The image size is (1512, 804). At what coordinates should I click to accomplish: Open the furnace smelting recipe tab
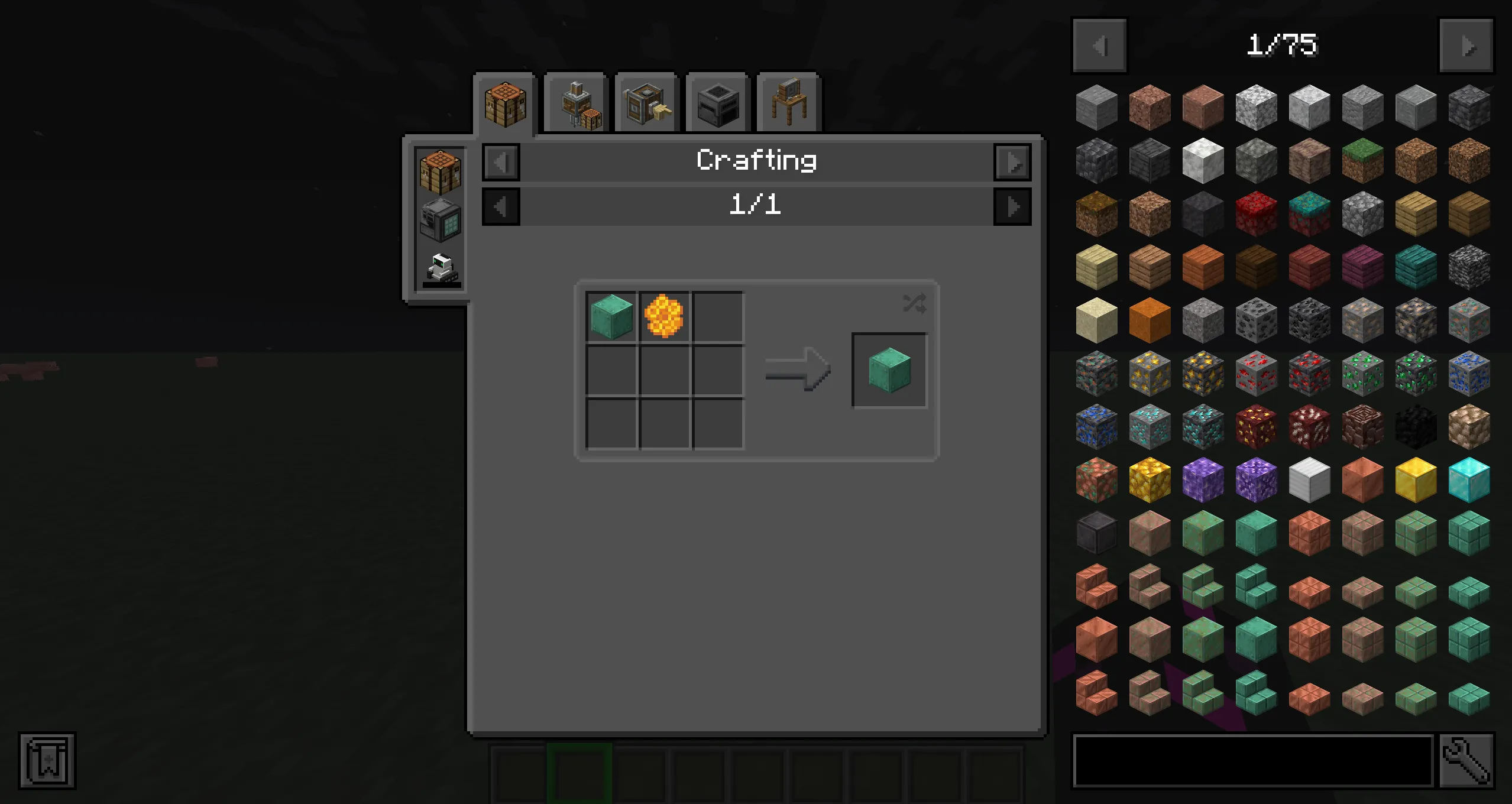click(717, 103)
